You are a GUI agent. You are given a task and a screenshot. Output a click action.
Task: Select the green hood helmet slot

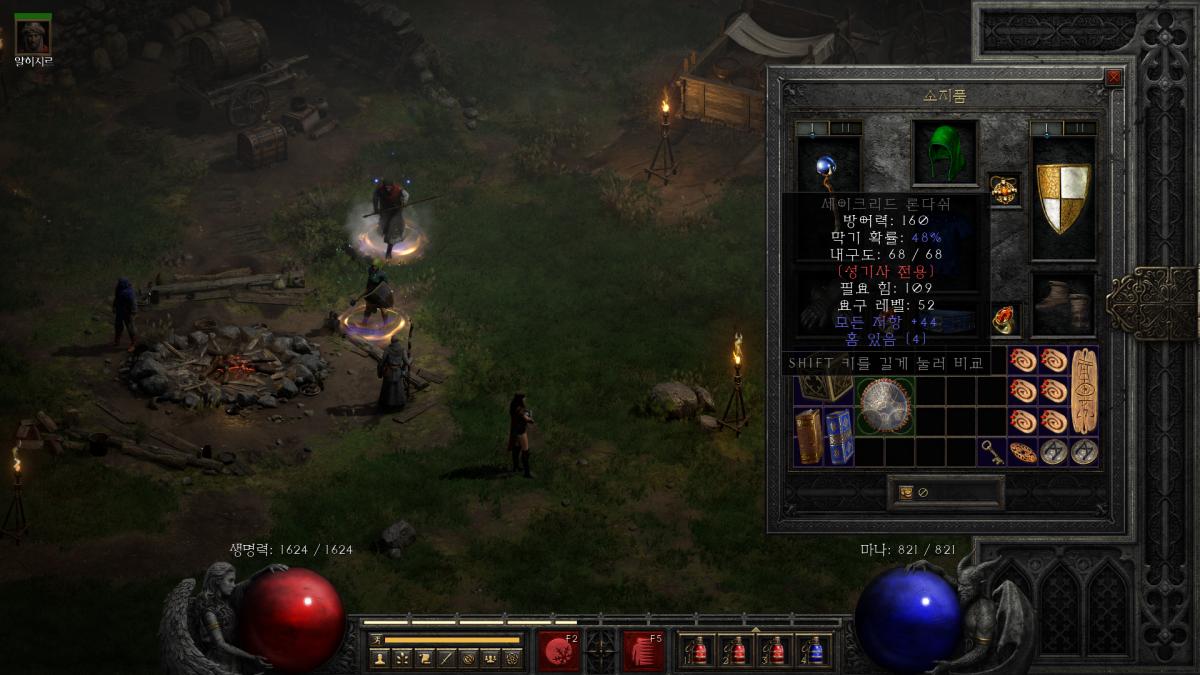click(x=944, y=154)
